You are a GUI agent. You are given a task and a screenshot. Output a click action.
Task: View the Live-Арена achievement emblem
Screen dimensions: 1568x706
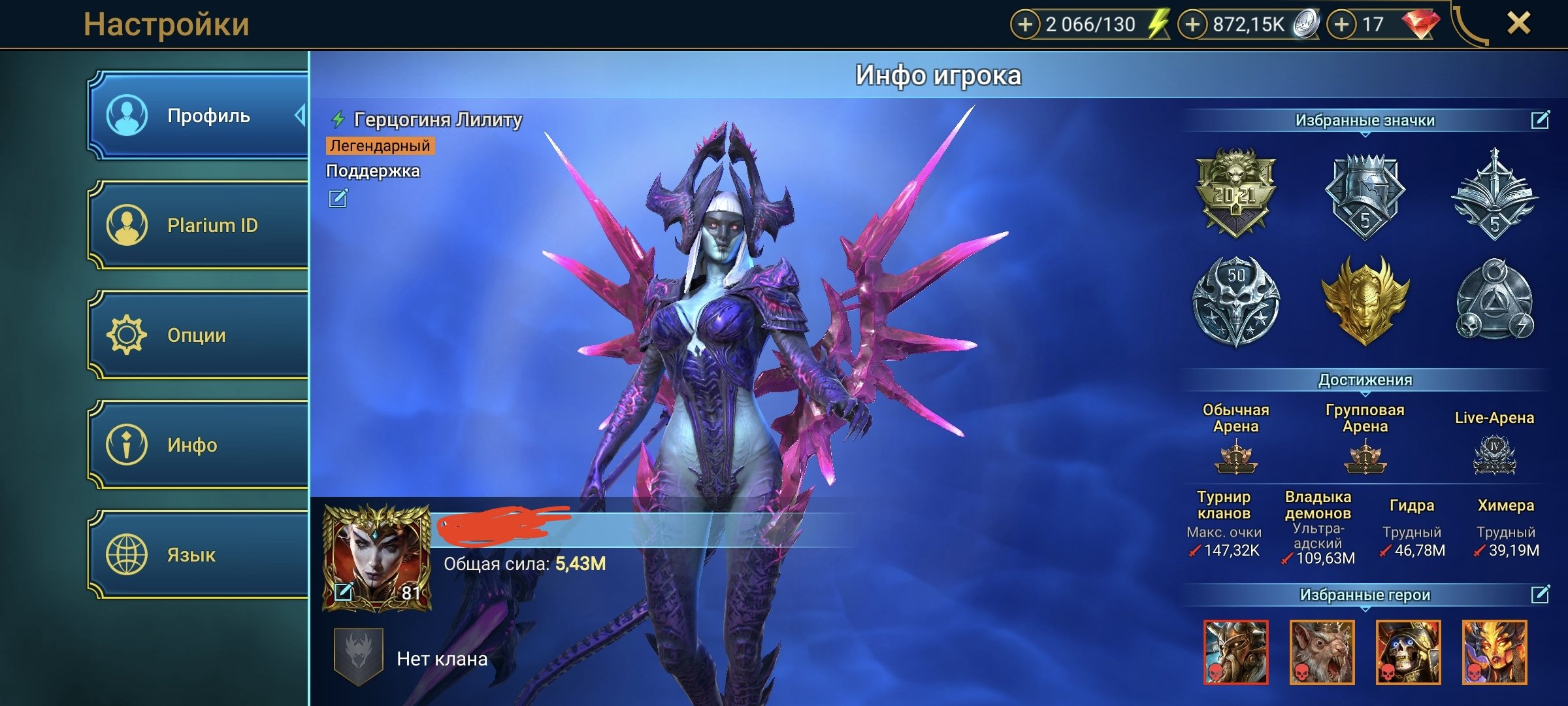[1494, 454]
